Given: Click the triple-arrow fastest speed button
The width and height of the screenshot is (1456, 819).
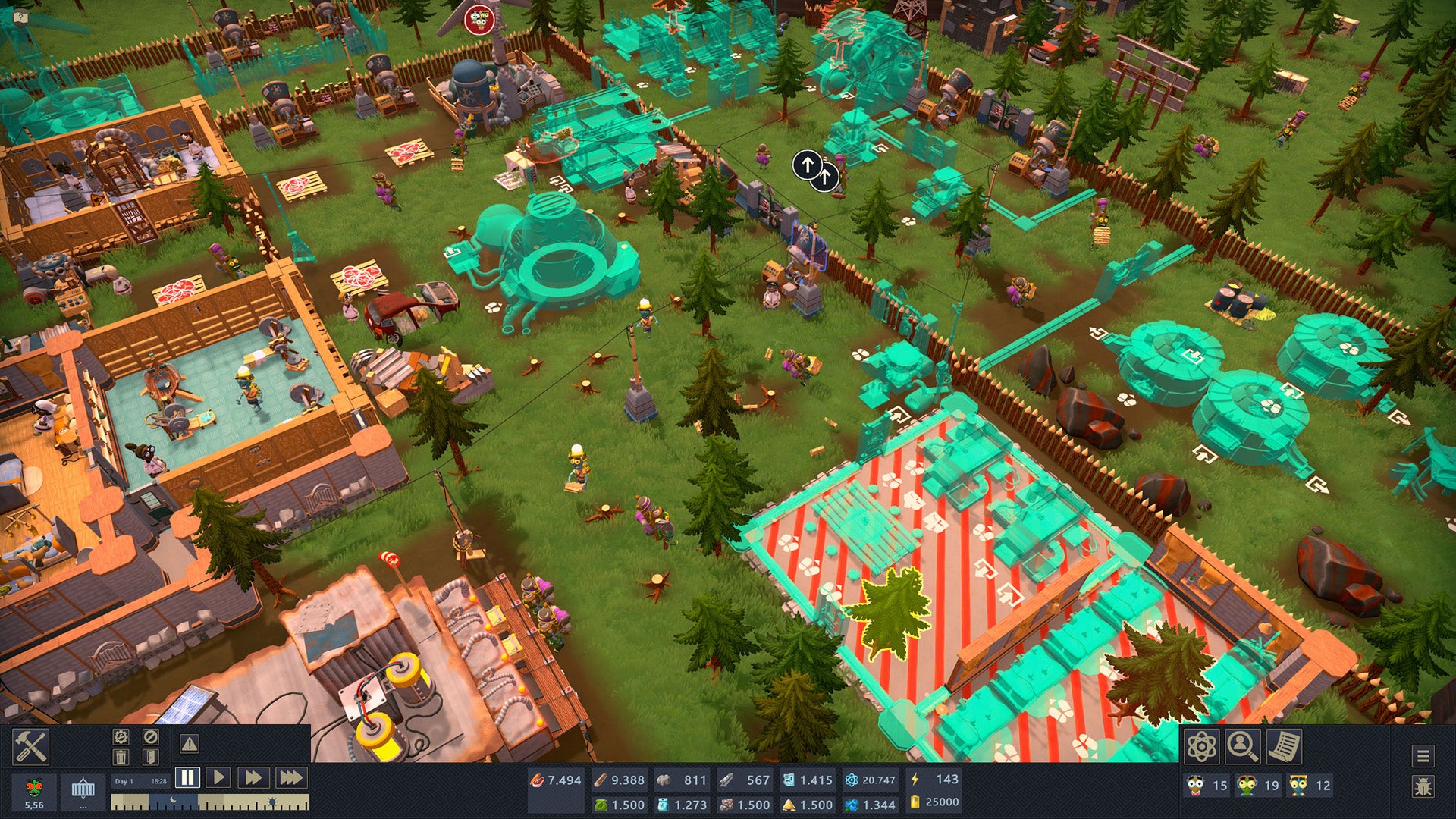Looking at the screenshot, I should click(x=289, y=777).
